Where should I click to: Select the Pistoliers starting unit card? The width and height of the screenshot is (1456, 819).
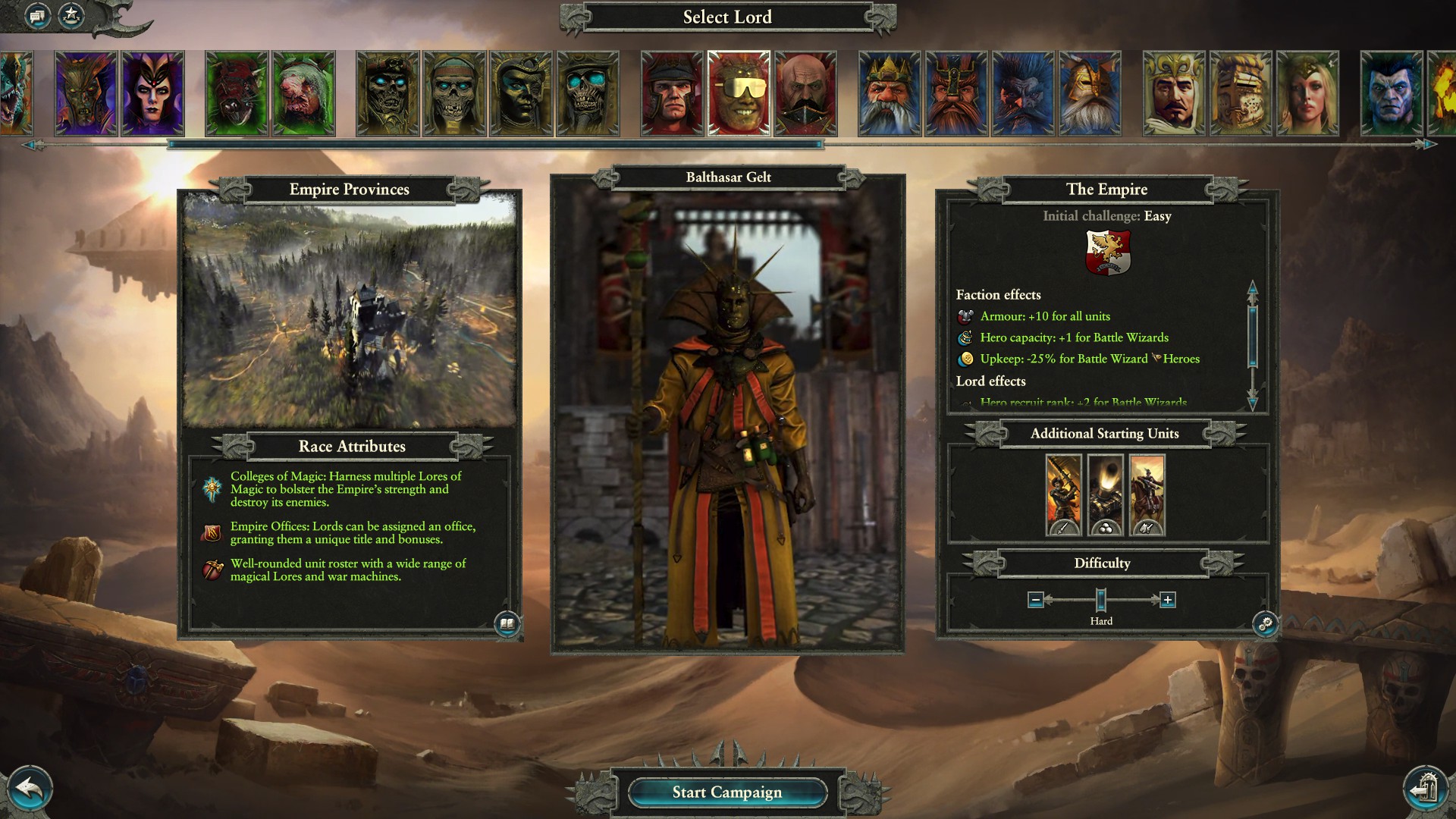[x=1147, y=493]
